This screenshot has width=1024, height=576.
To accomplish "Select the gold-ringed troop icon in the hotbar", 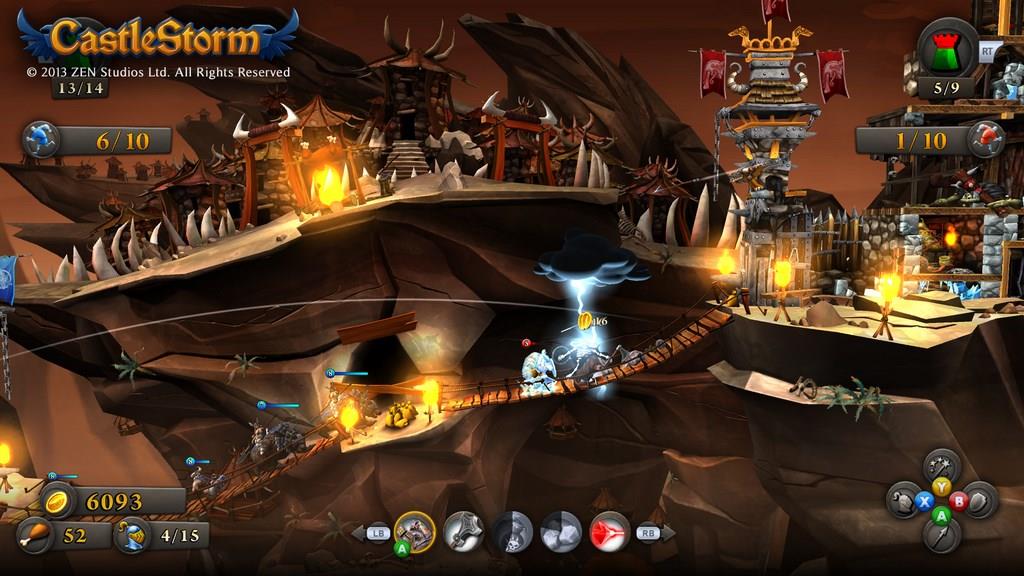I will click(414, 531).
